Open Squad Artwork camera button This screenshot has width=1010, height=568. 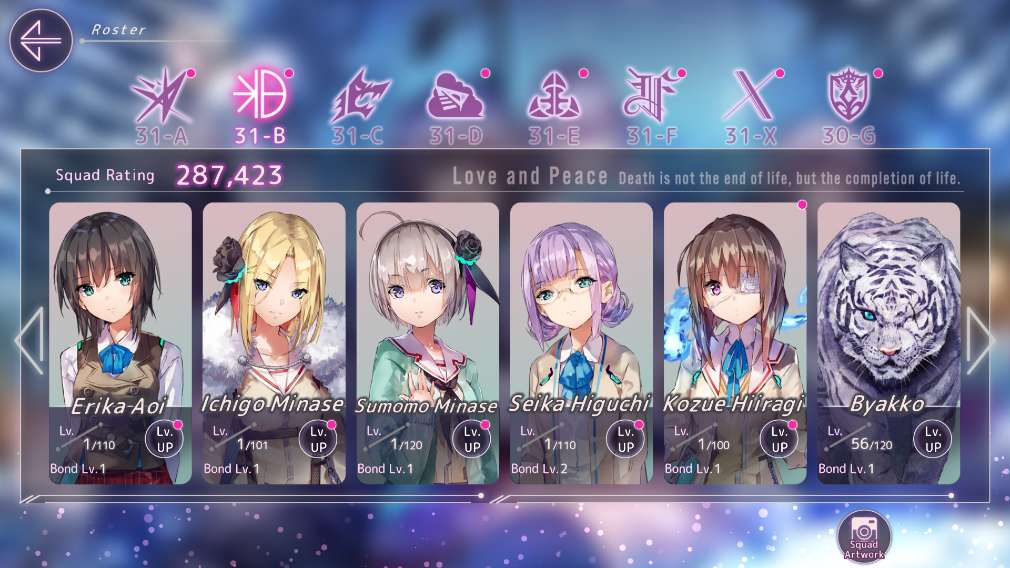click(863, 534)
